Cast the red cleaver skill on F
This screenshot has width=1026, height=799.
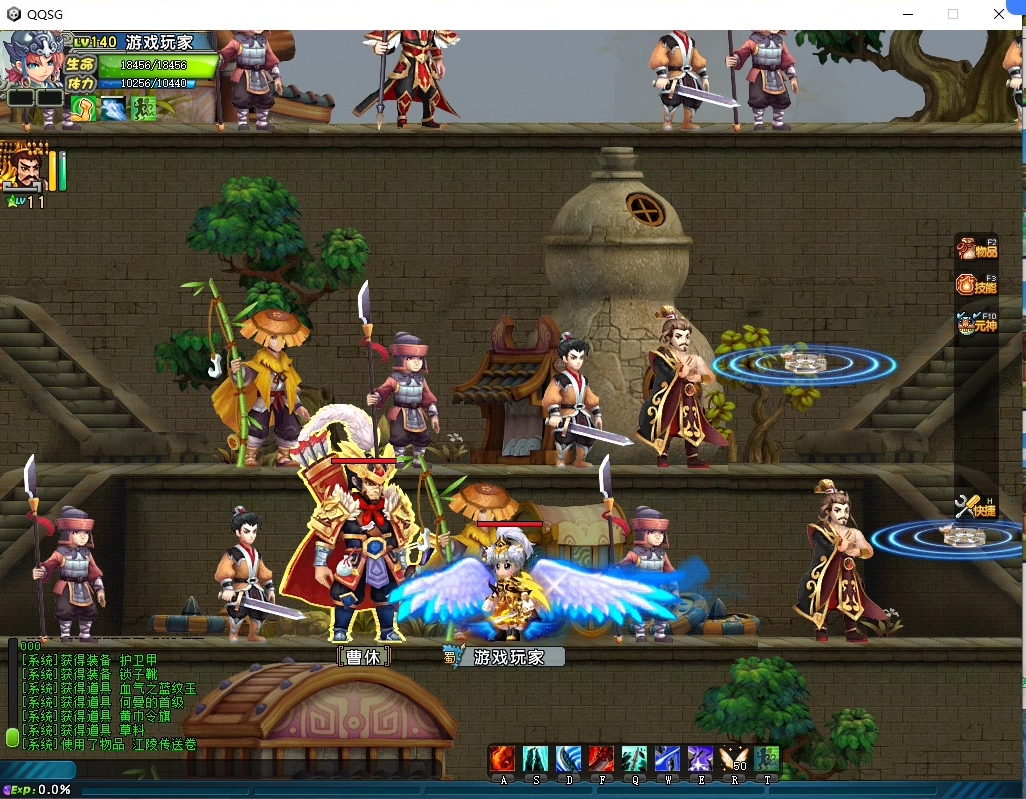coord(601,758)
